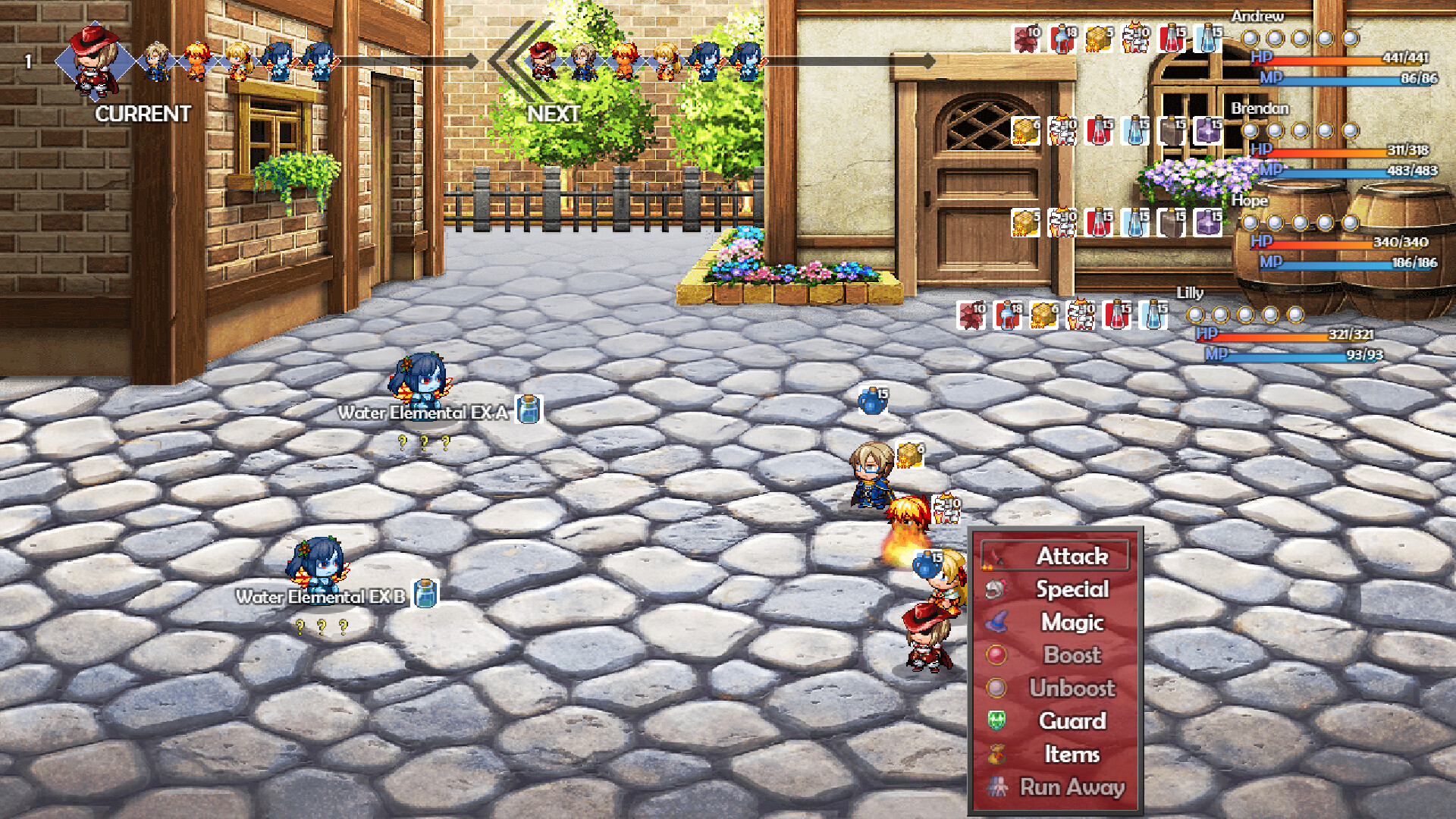Screen dimensions: 1456x819
Task: Select the Attack sword icon
Action: [996, 556]
